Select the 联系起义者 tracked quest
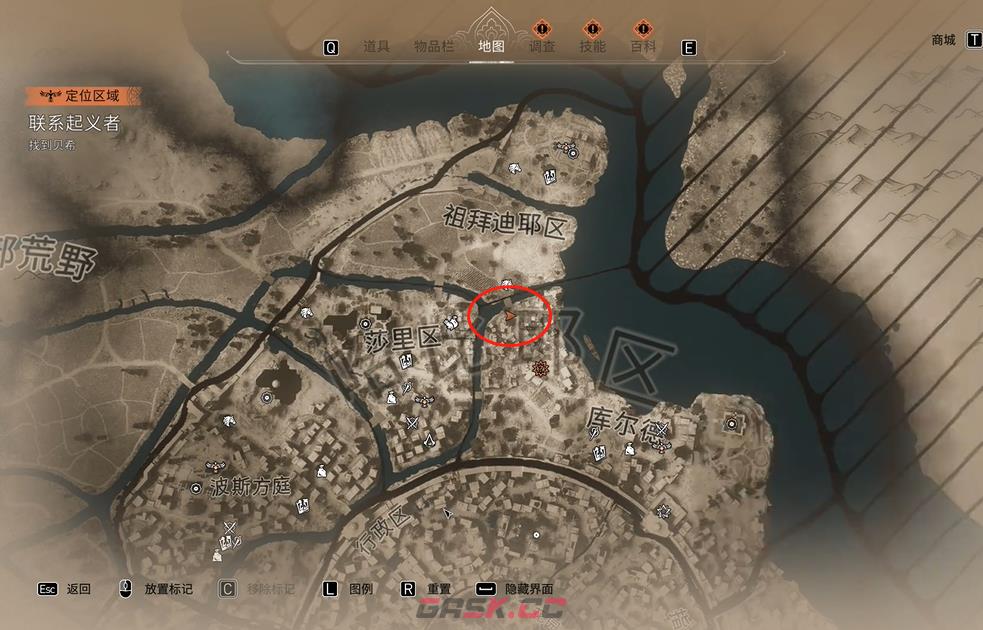The image size is (983, 630). point(75,123)
